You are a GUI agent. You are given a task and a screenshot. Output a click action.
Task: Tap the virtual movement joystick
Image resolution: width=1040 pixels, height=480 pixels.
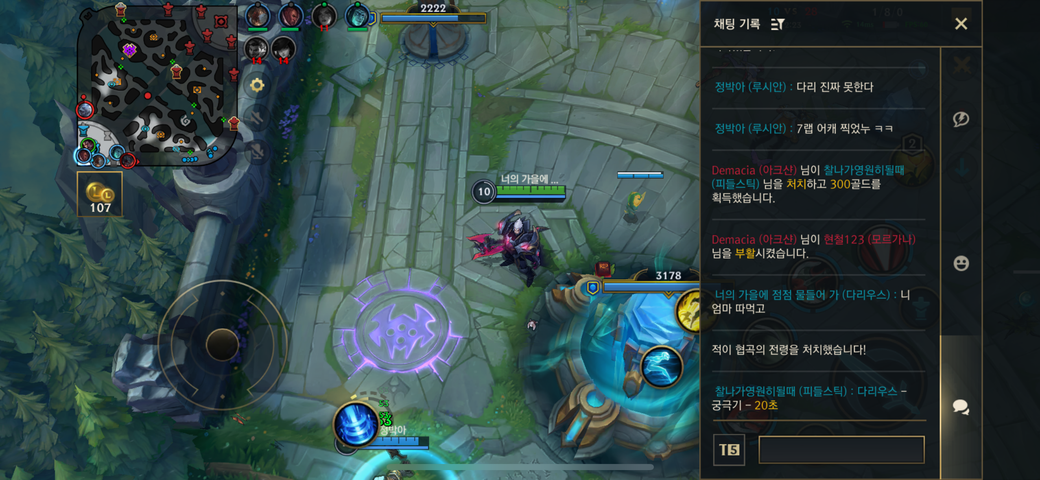[x=222, y=345]
